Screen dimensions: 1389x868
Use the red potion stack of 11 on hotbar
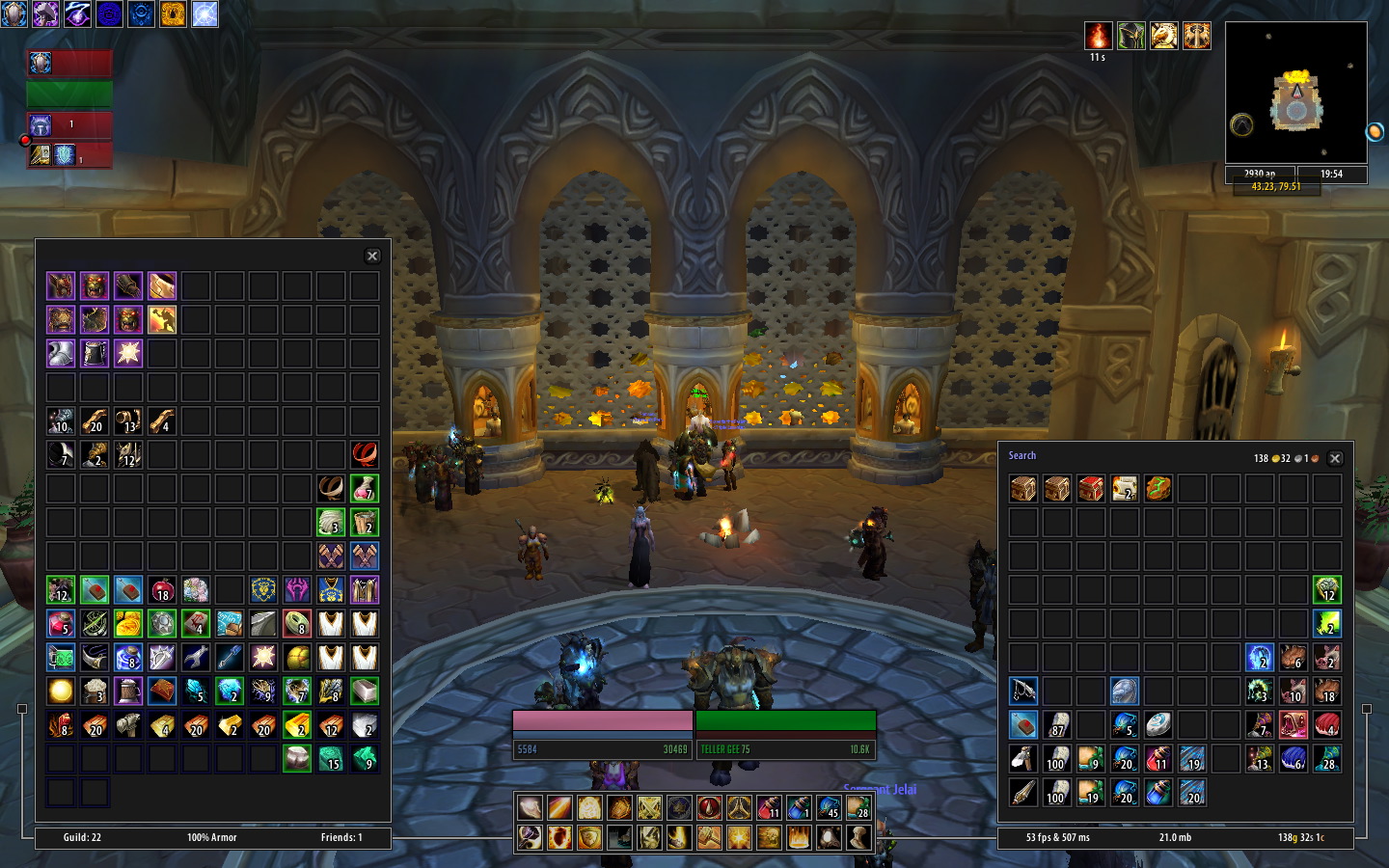768,807
